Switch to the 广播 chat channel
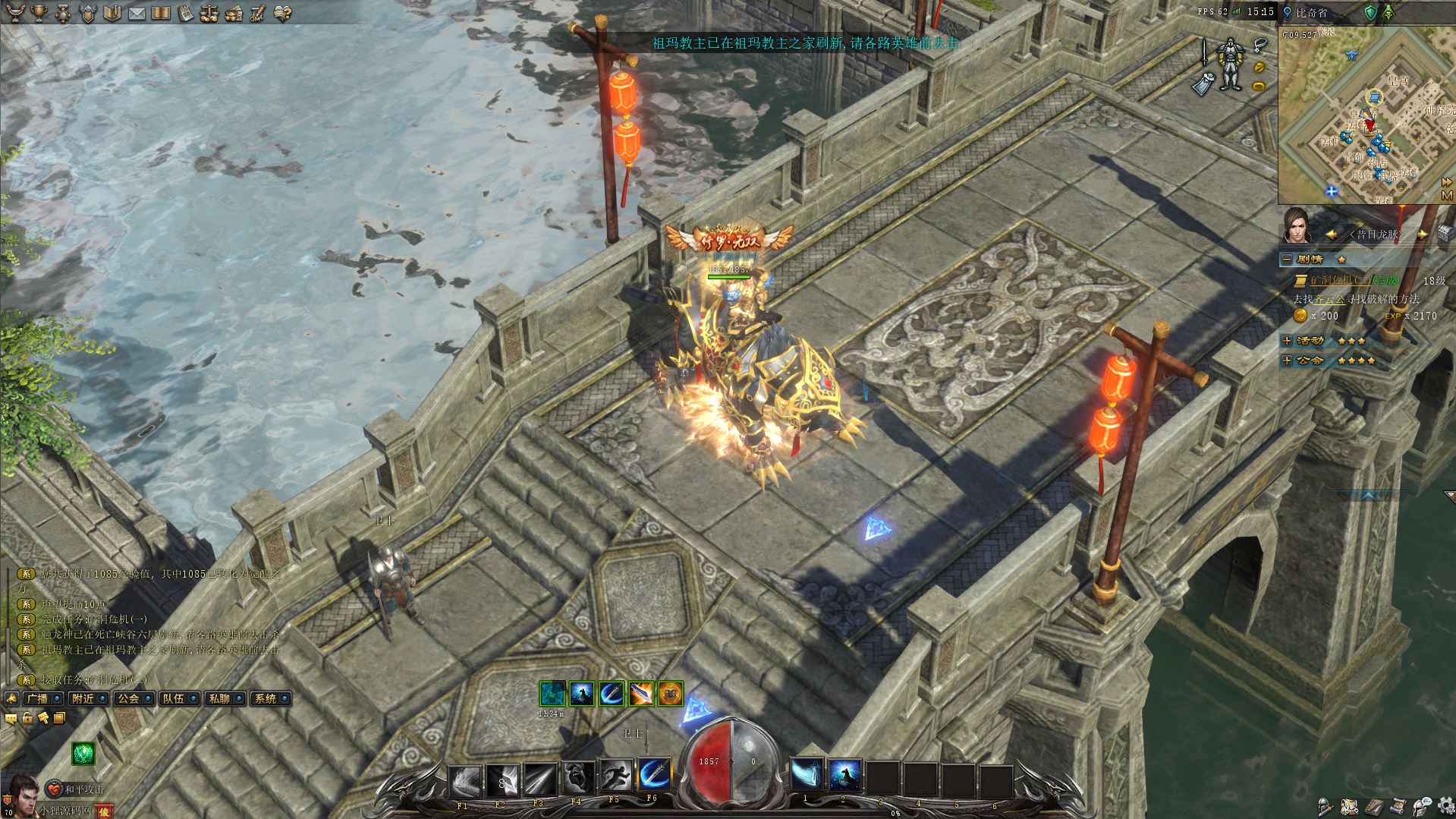The image size is (1456, 819). 36,698
